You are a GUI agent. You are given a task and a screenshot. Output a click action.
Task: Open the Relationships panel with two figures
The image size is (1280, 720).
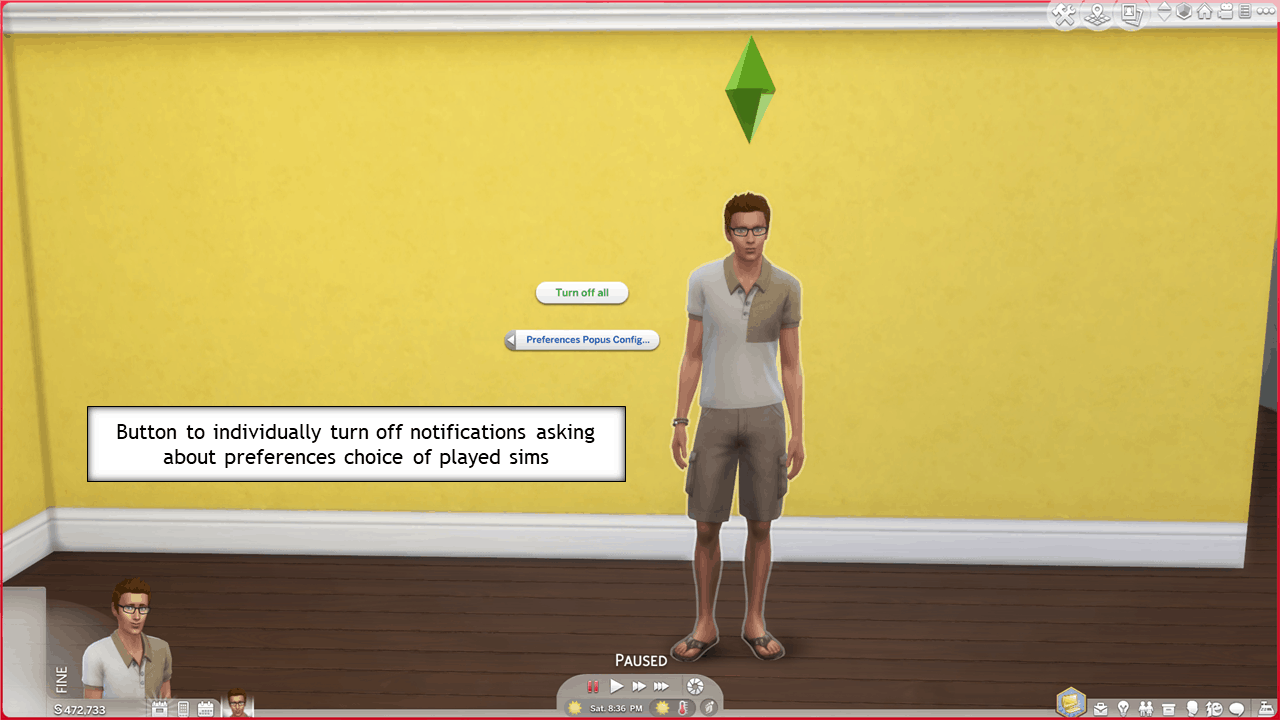point(1146,709)
